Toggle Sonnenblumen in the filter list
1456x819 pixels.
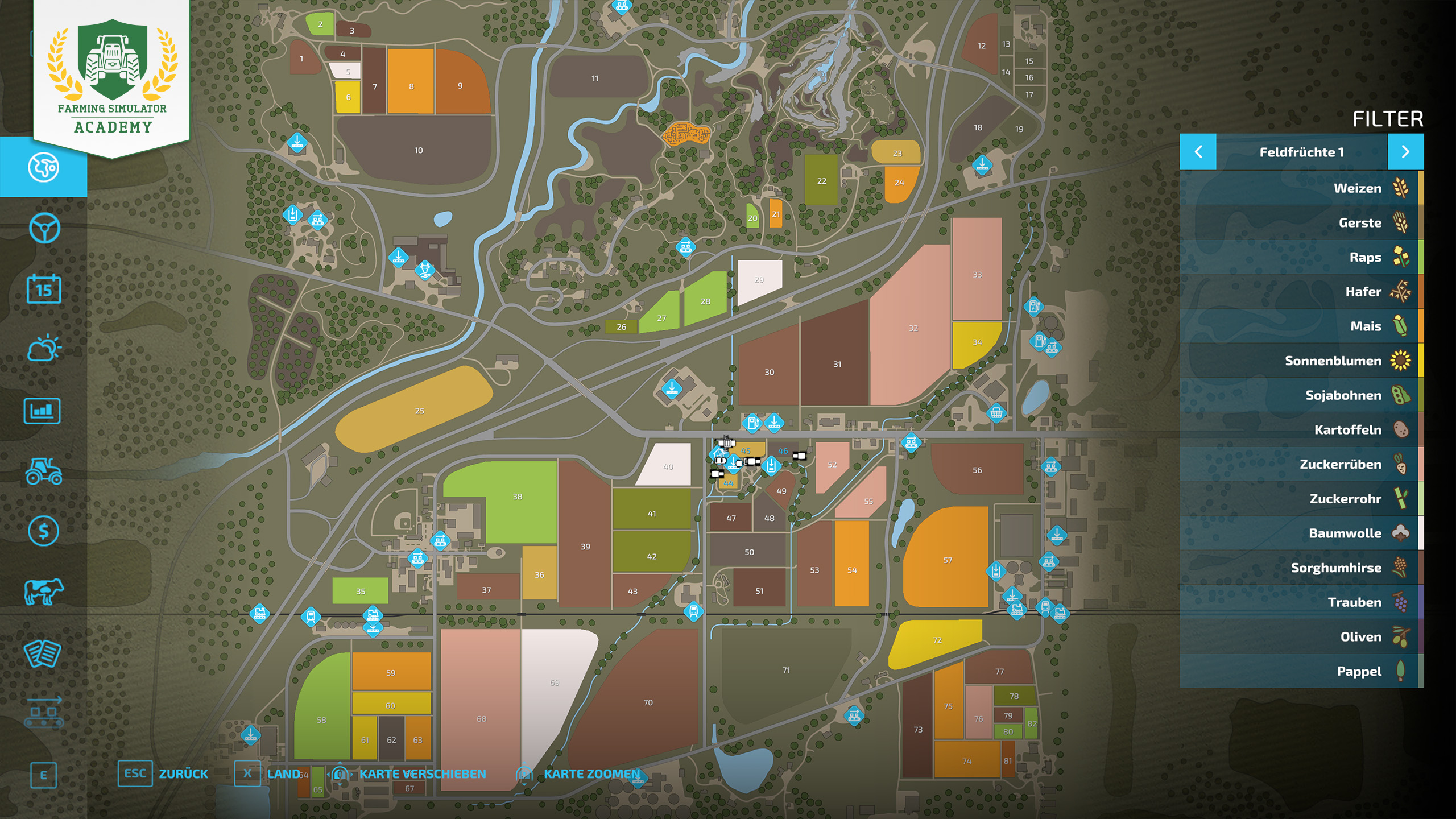point(1301,361)
